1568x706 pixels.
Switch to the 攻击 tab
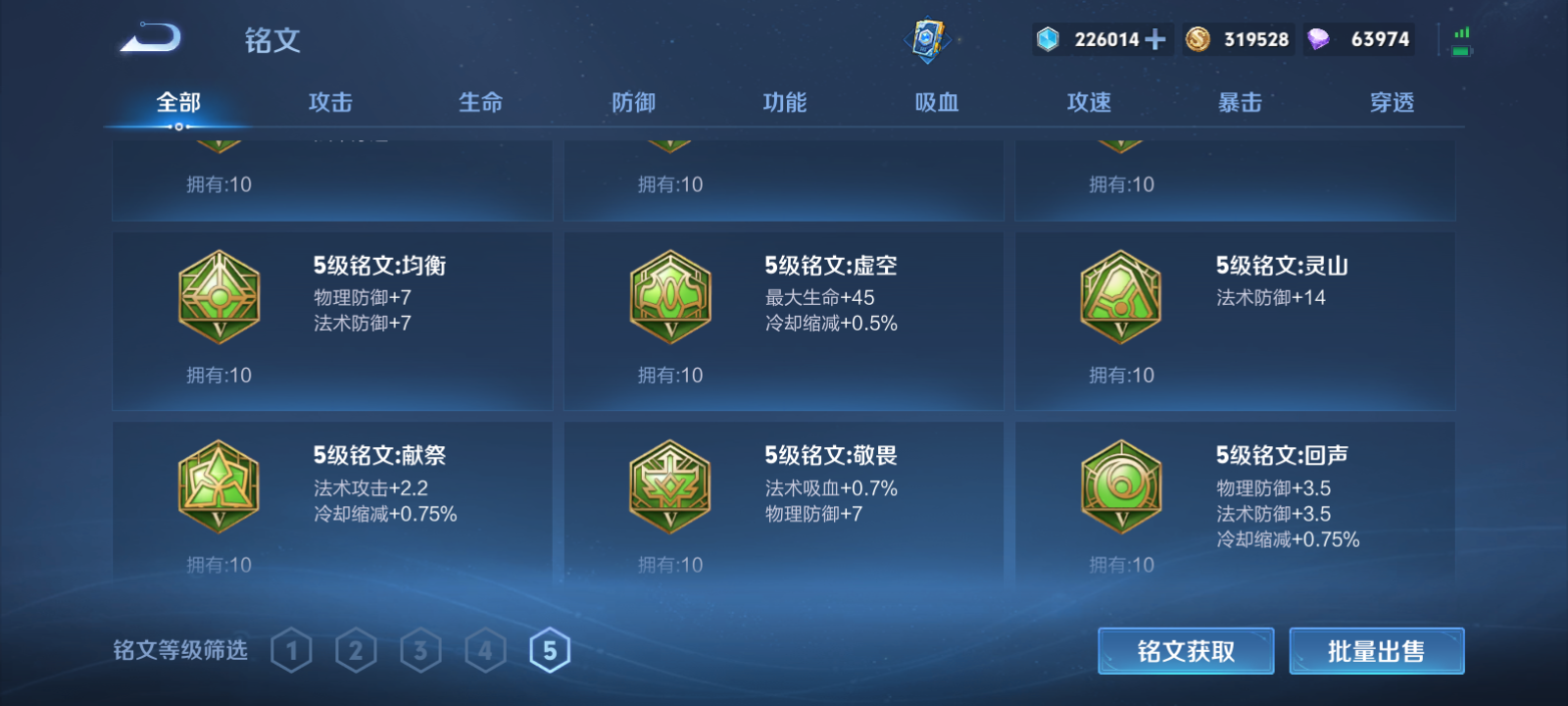(329, 101)
